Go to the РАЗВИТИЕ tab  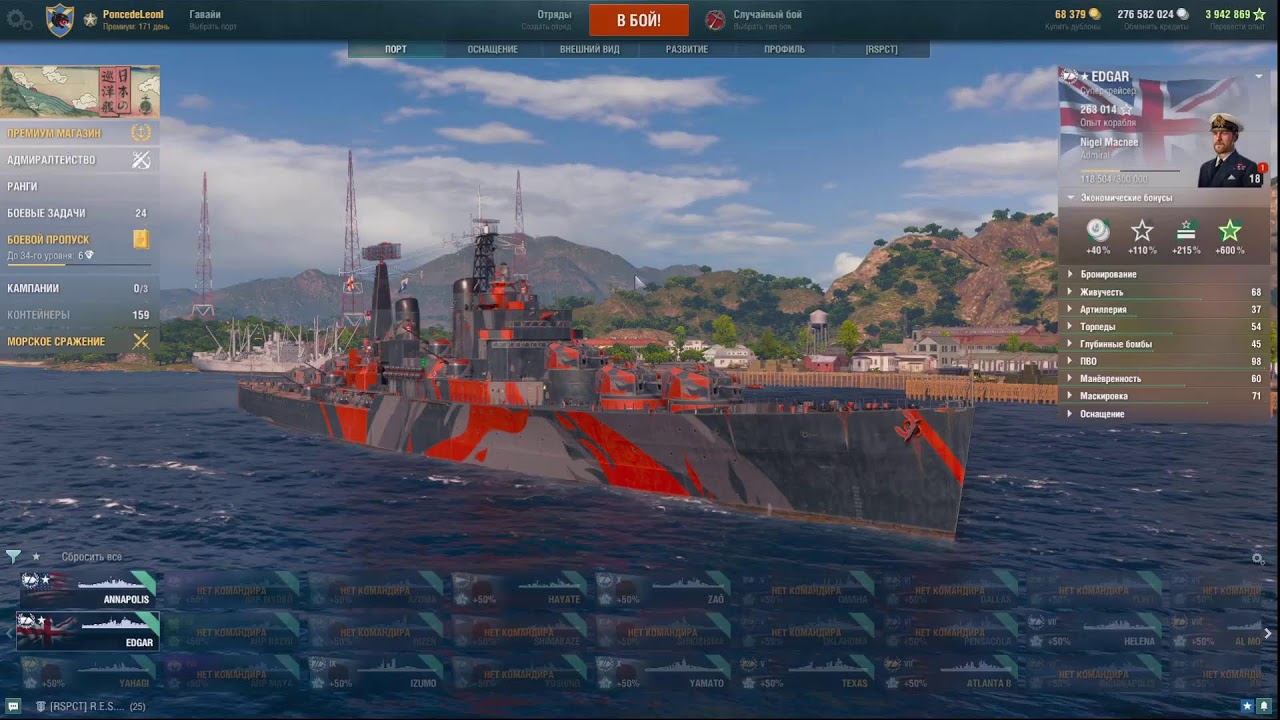687,49
